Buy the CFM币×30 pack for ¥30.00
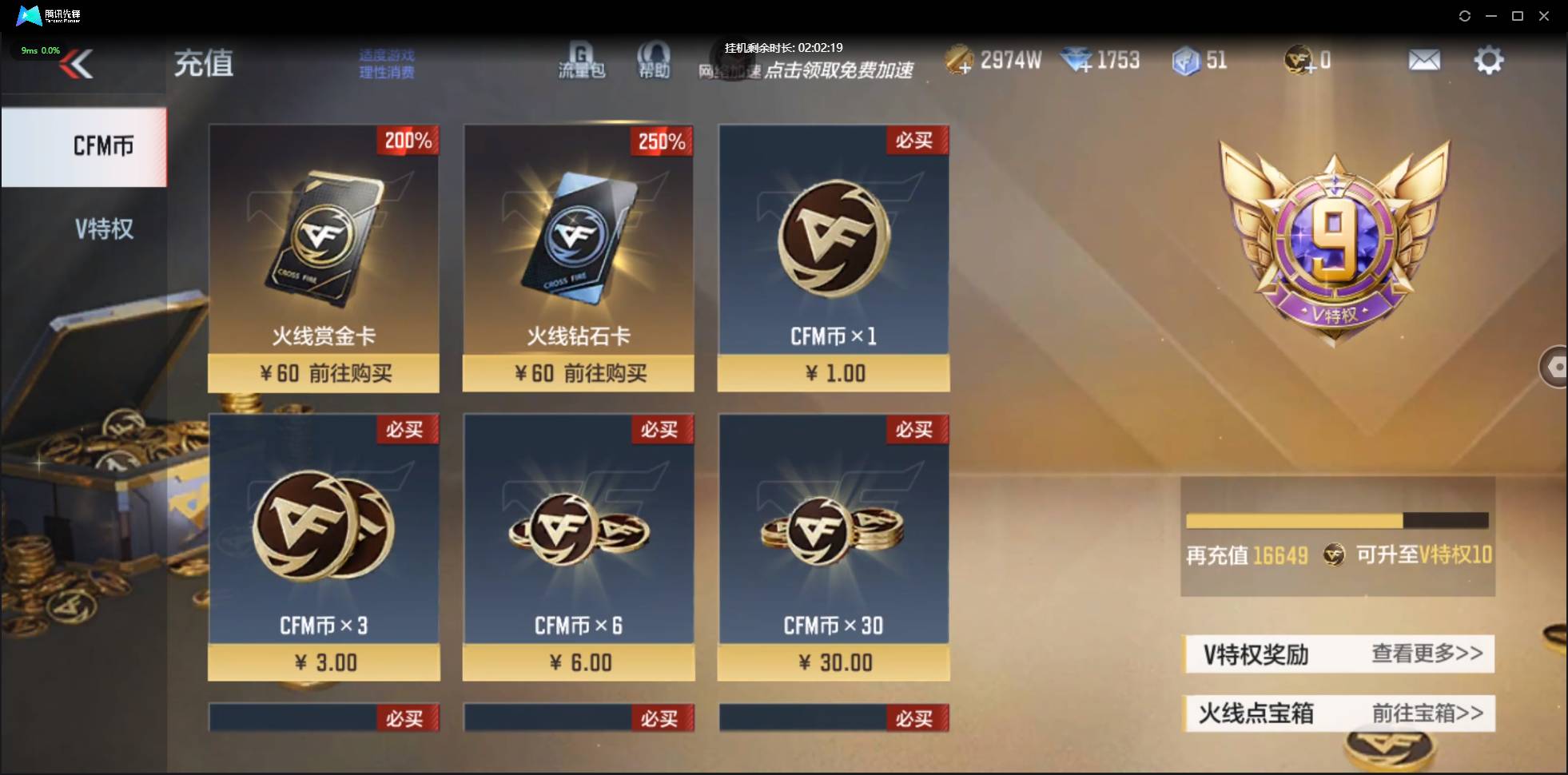The width and height of the screenshot is (1568, 775). tap(834, 662)
